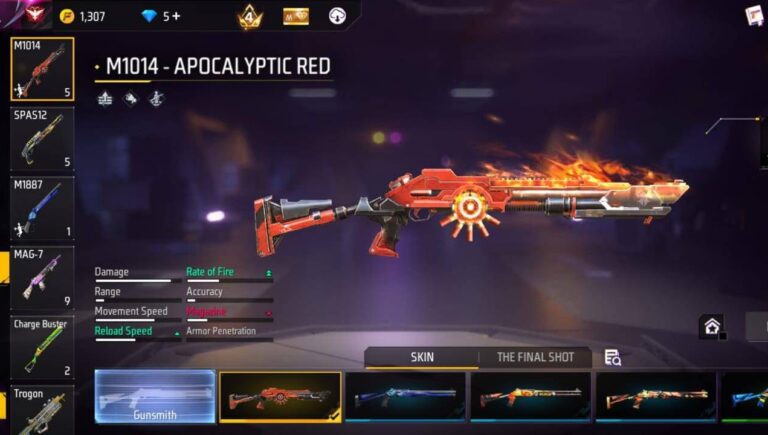Viewport: 768px width, 435px height.
Task: Click the gold coin balance
Action: tap(81, 16)
